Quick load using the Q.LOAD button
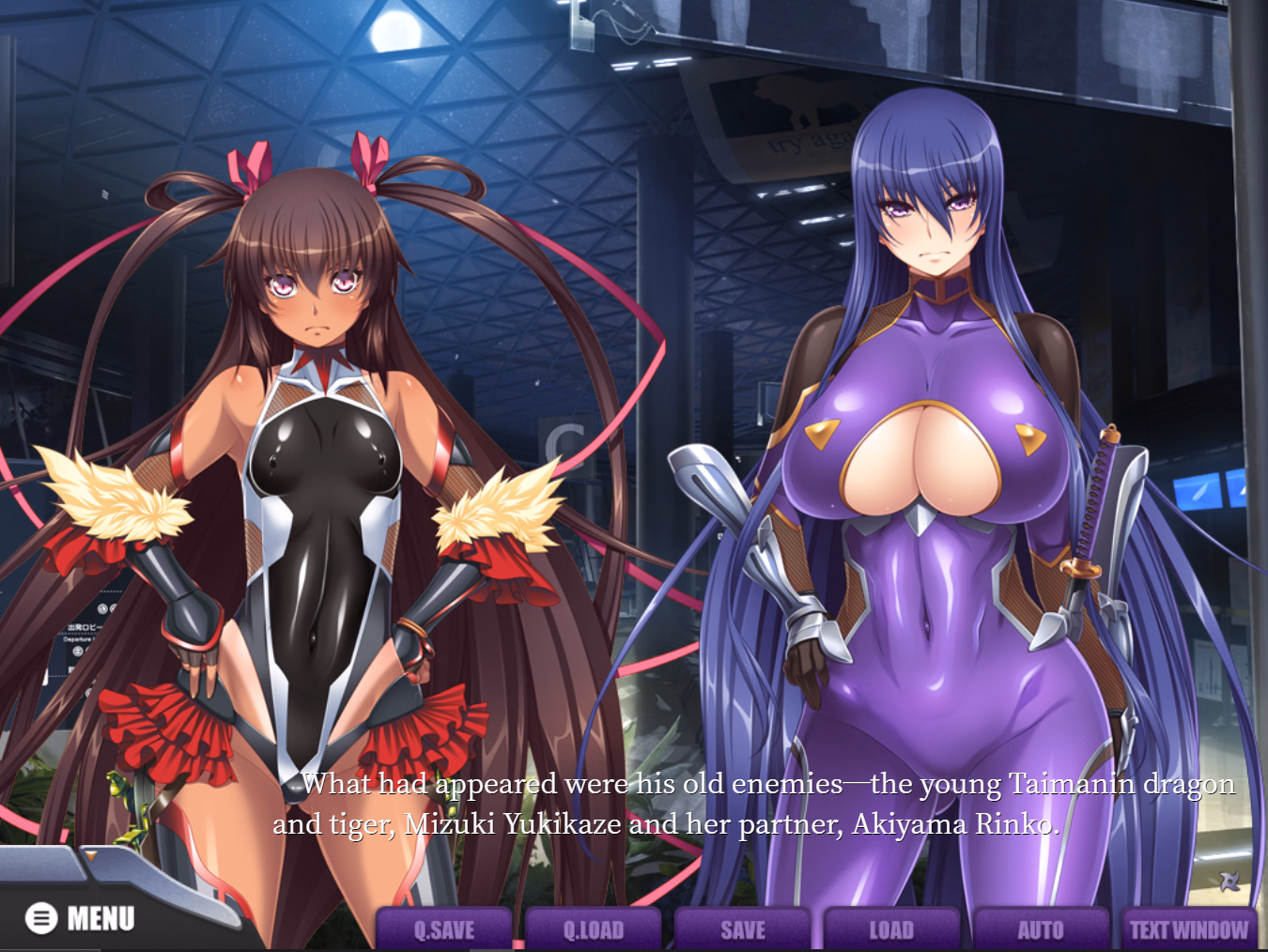1268x952 pixels. (x=593, y=929)
